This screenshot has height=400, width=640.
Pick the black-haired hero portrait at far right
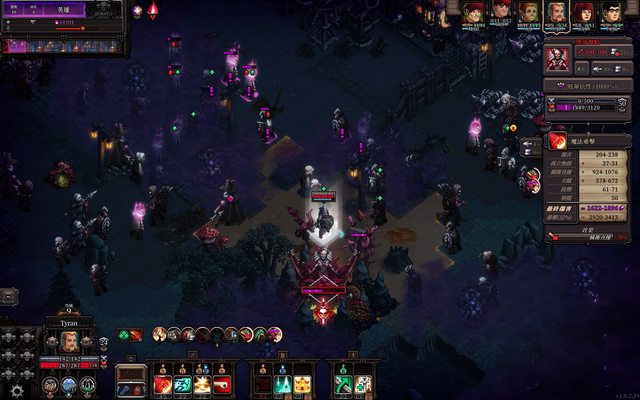609,13
